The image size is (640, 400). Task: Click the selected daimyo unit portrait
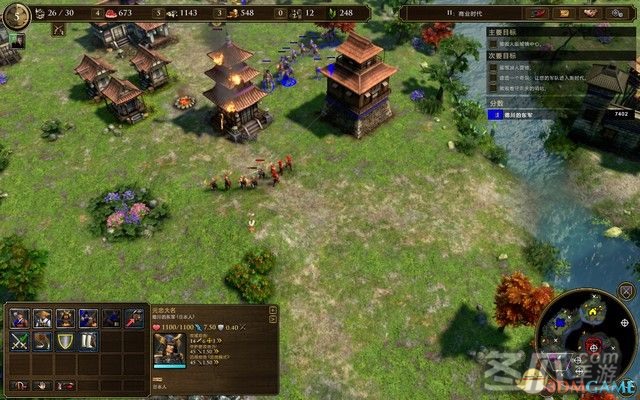point(169,350)
